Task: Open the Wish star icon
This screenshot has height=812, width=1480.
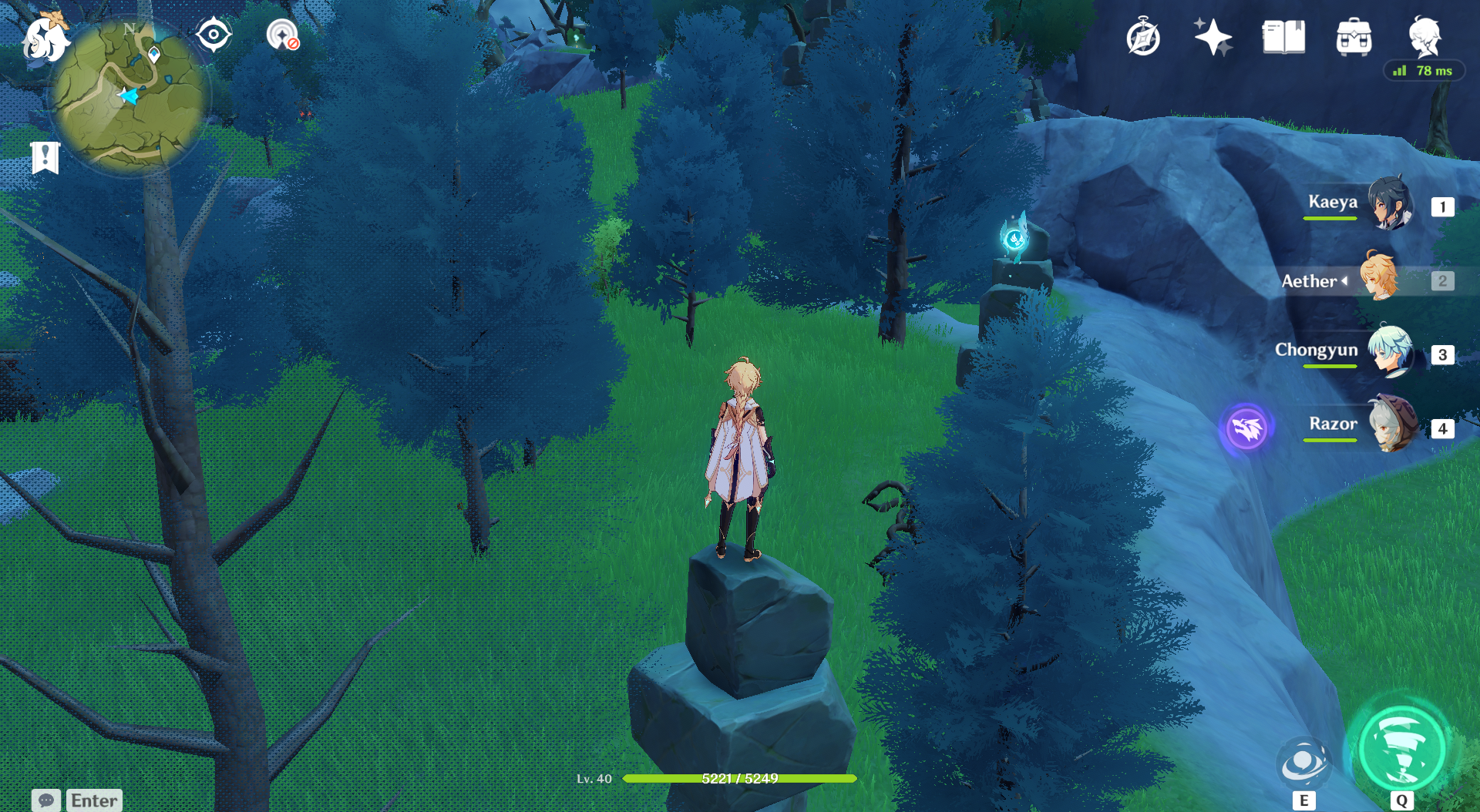Action: coord(1213,37)
